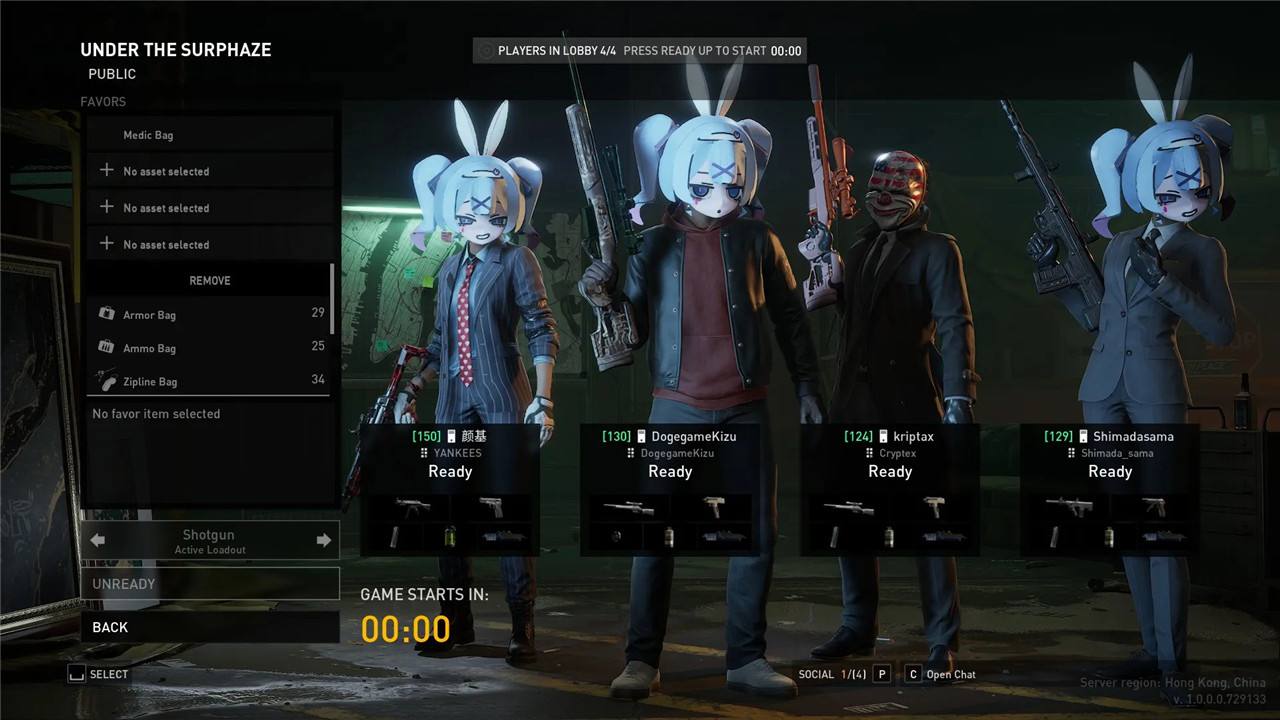Choose the Ammo Bag favor

pyautogui.click(x=210, y=347)
